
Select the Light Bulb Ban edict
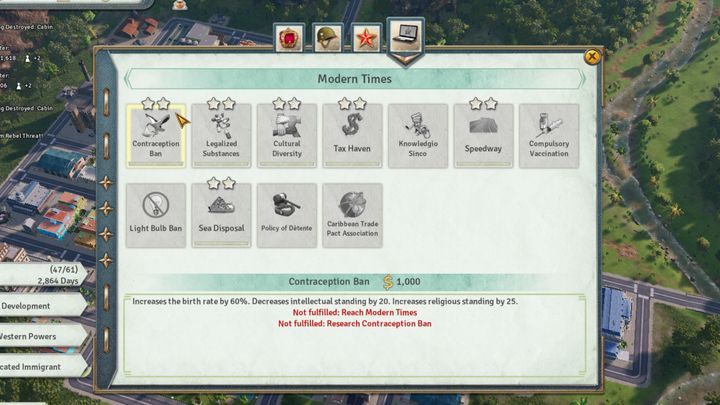coord(155,215)
